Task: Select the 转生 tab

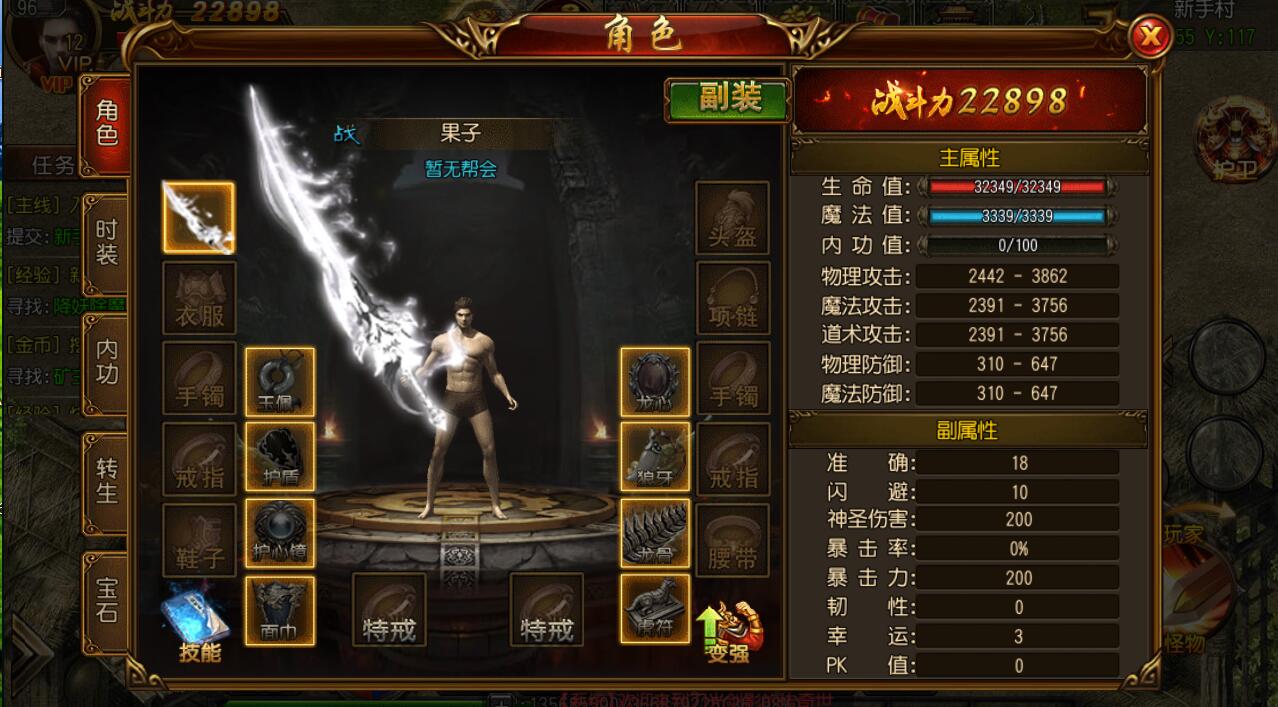Action: click(x=107, y=481)
